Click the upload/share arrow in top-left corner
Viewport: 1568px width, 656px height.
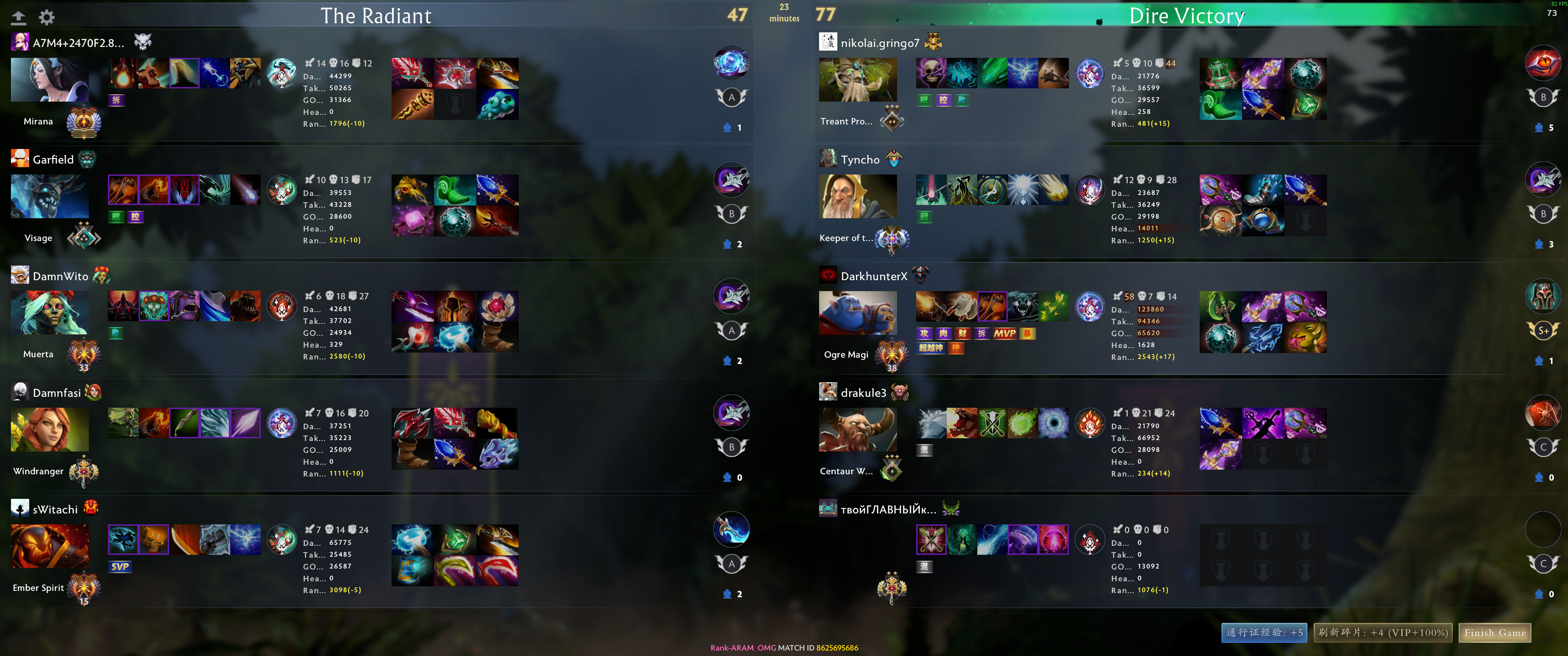(x=18, y=17)
